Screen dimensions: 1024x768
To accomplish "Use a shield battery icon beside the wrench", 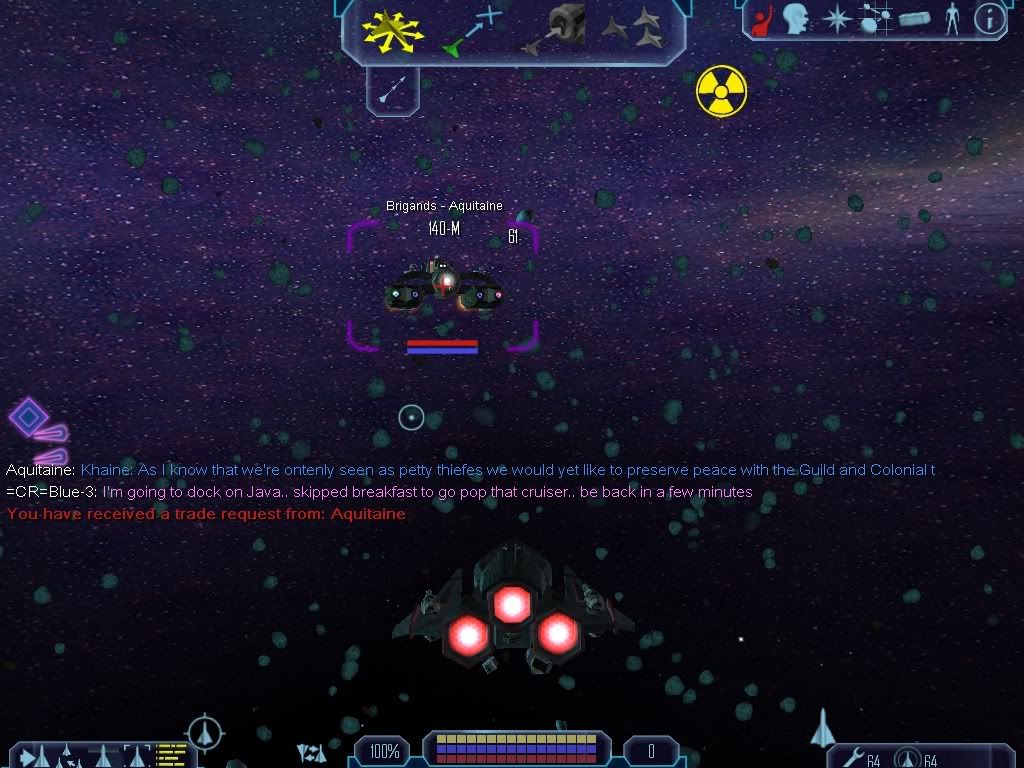I will click(x=907, y=759).
